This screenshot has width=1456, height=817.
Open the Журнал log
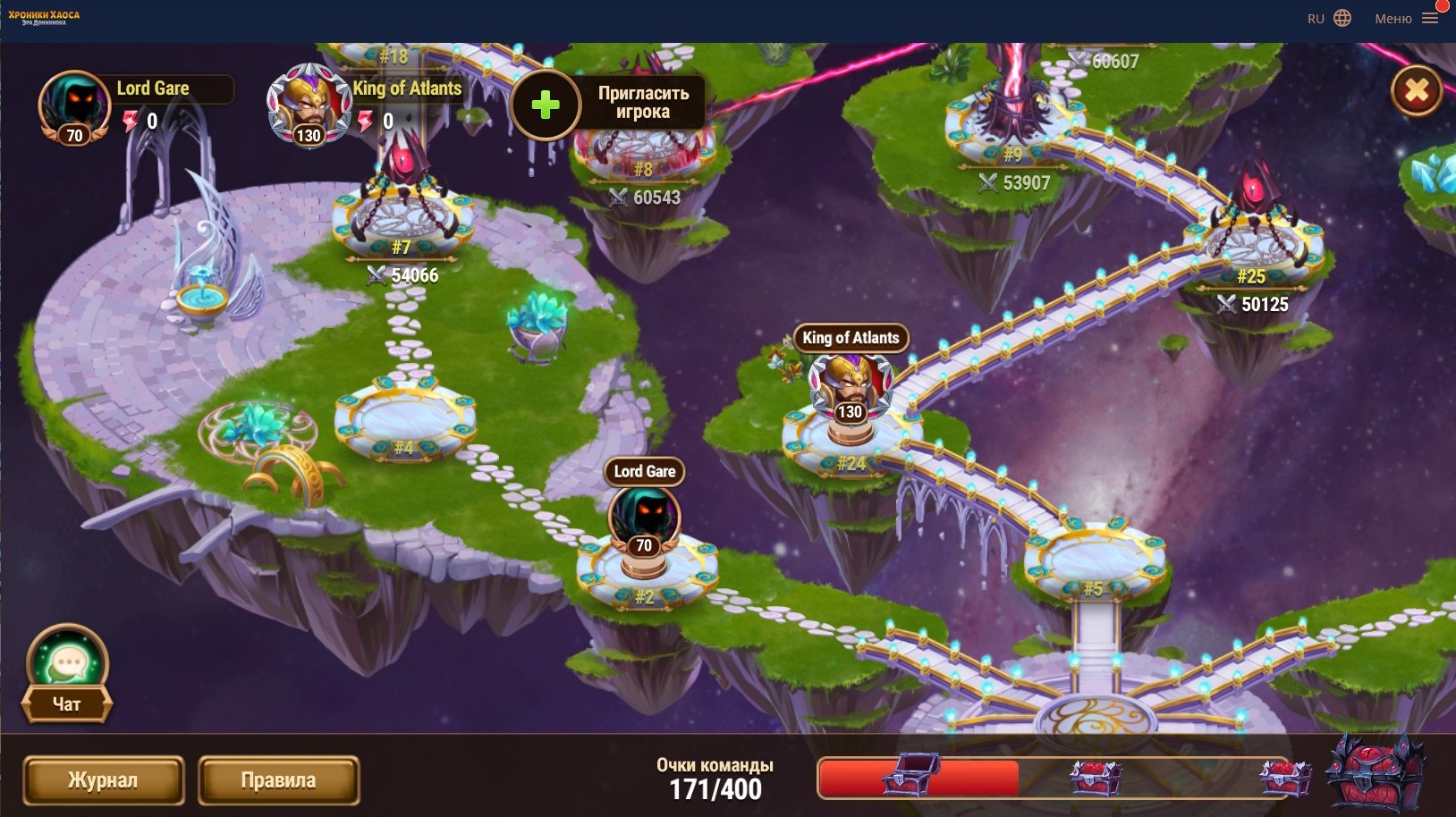point(103,780)
